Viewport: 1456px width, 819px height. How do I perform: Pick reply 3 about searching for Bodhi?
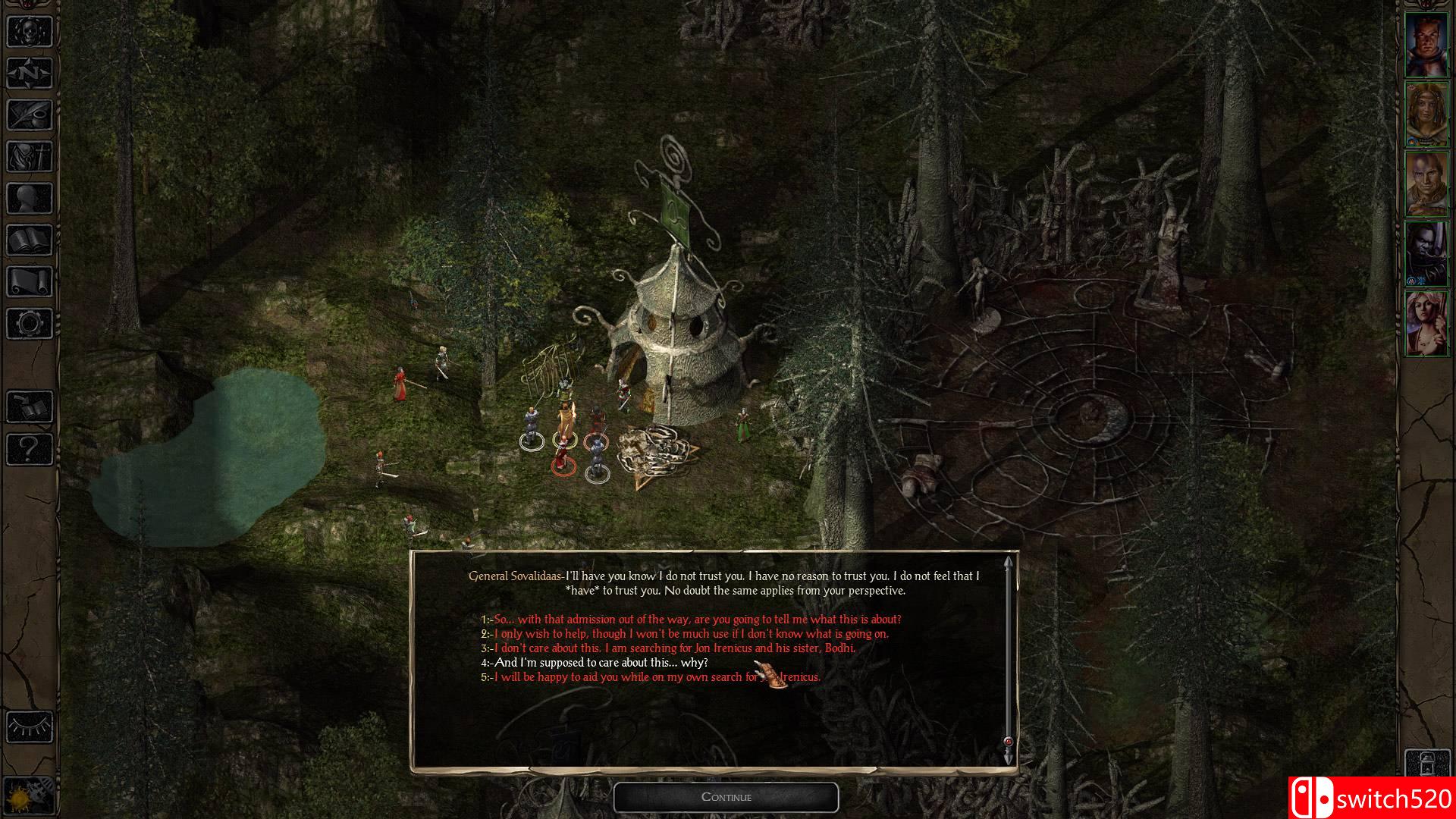(673, 648)
